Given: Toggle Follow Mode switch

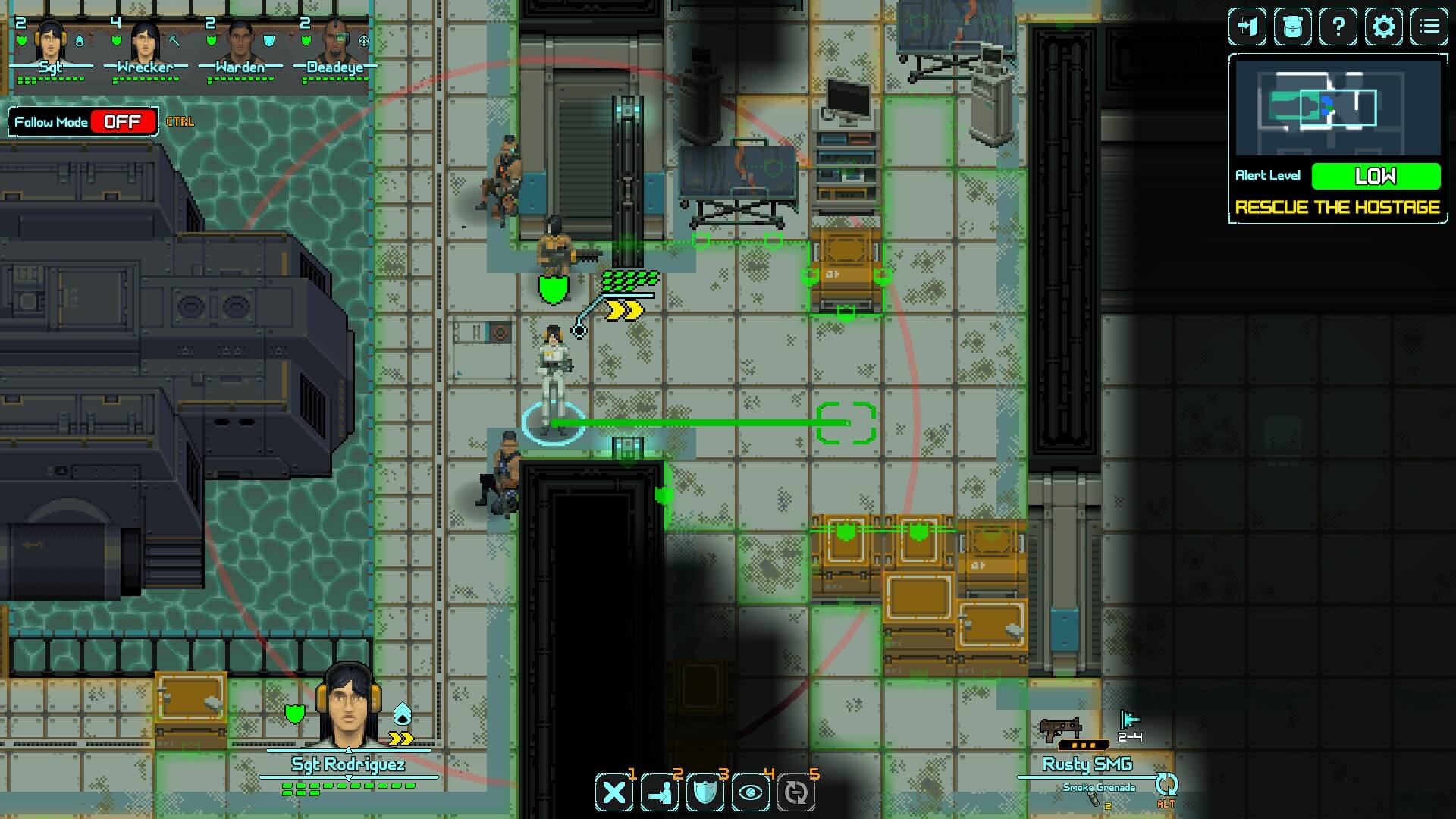Looking at the screenshot, I should (123, 122).
